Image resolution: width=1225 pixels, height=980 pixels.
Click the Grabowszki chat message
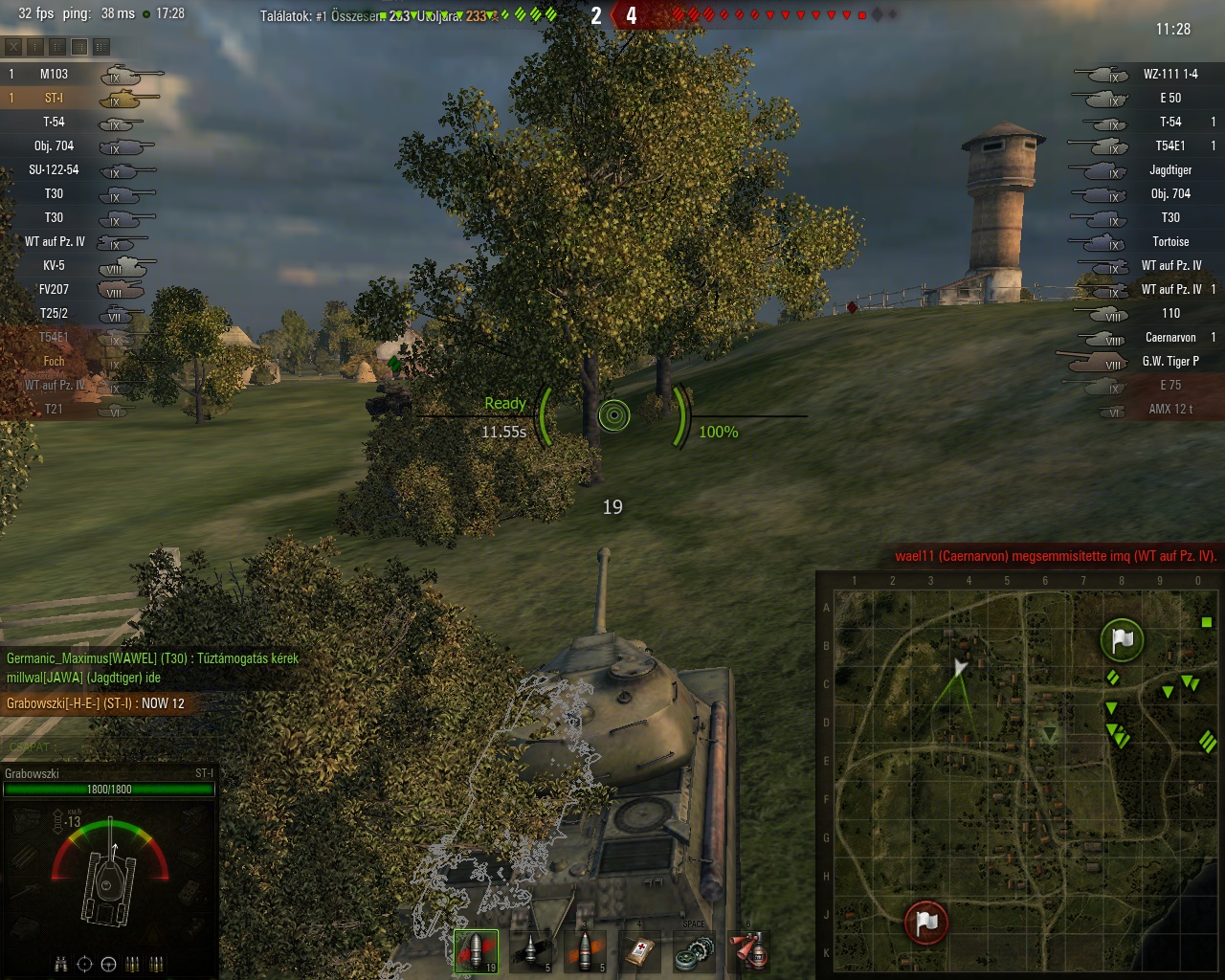click(x=96, y=703)
